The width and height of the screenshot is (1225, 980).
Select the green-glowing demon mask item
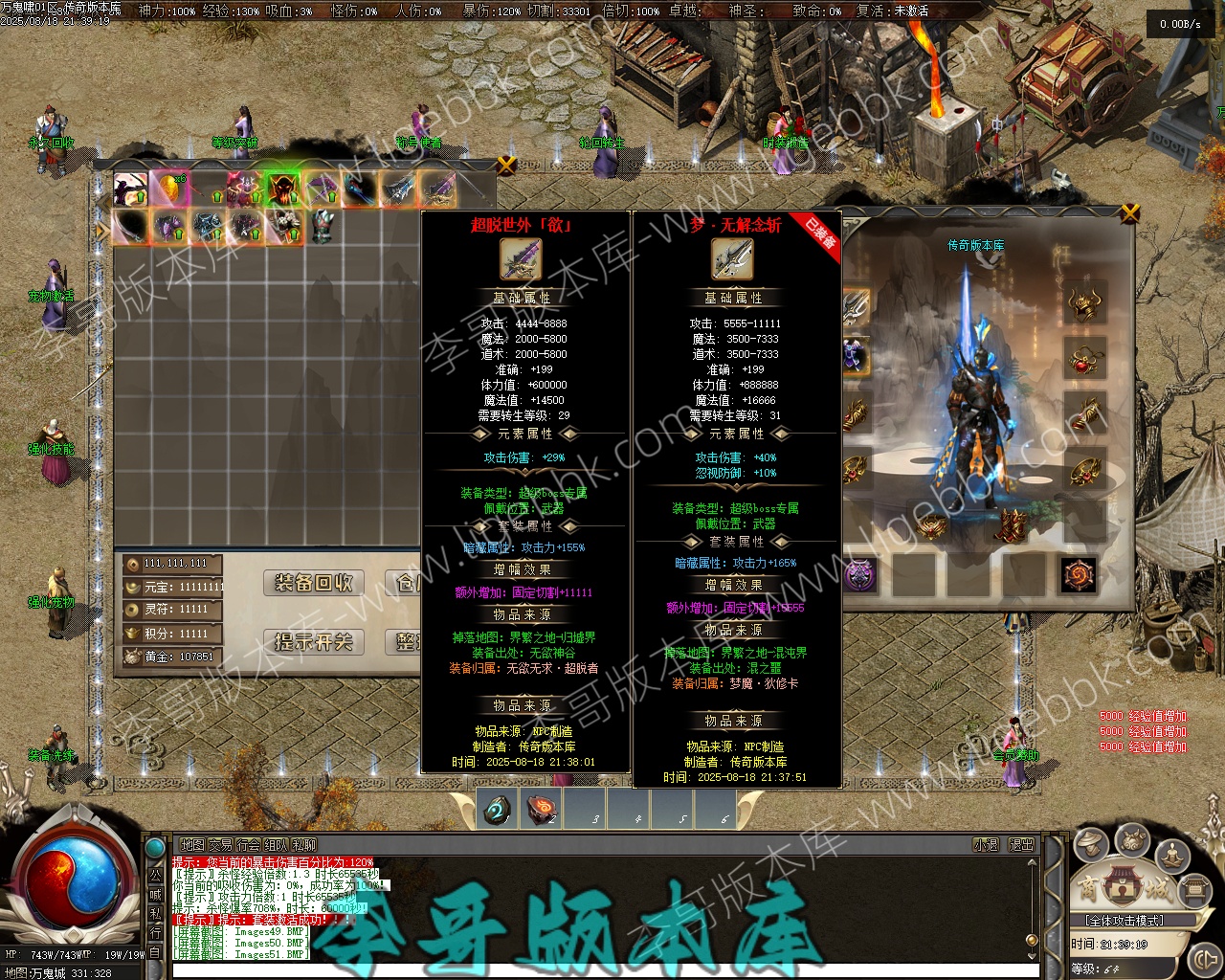tap(283, 189)
